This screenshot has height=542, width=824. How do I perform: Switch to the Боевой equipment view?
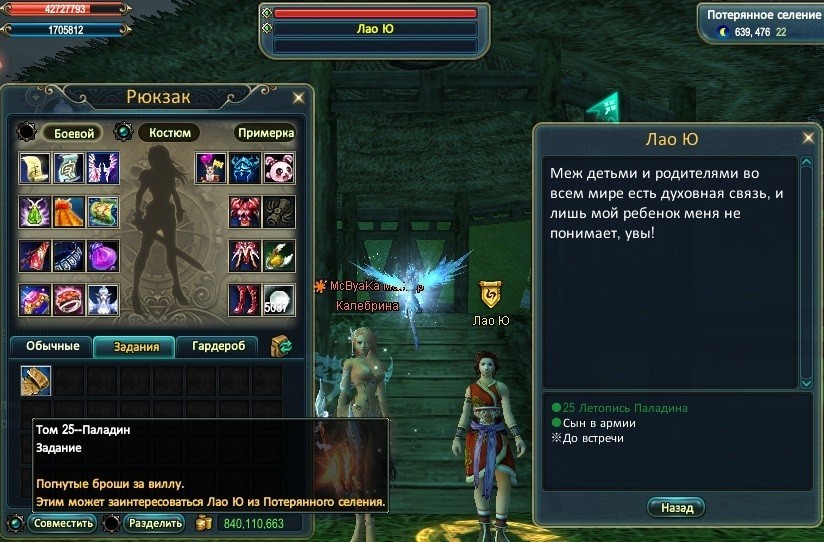[x=72, y=133]
